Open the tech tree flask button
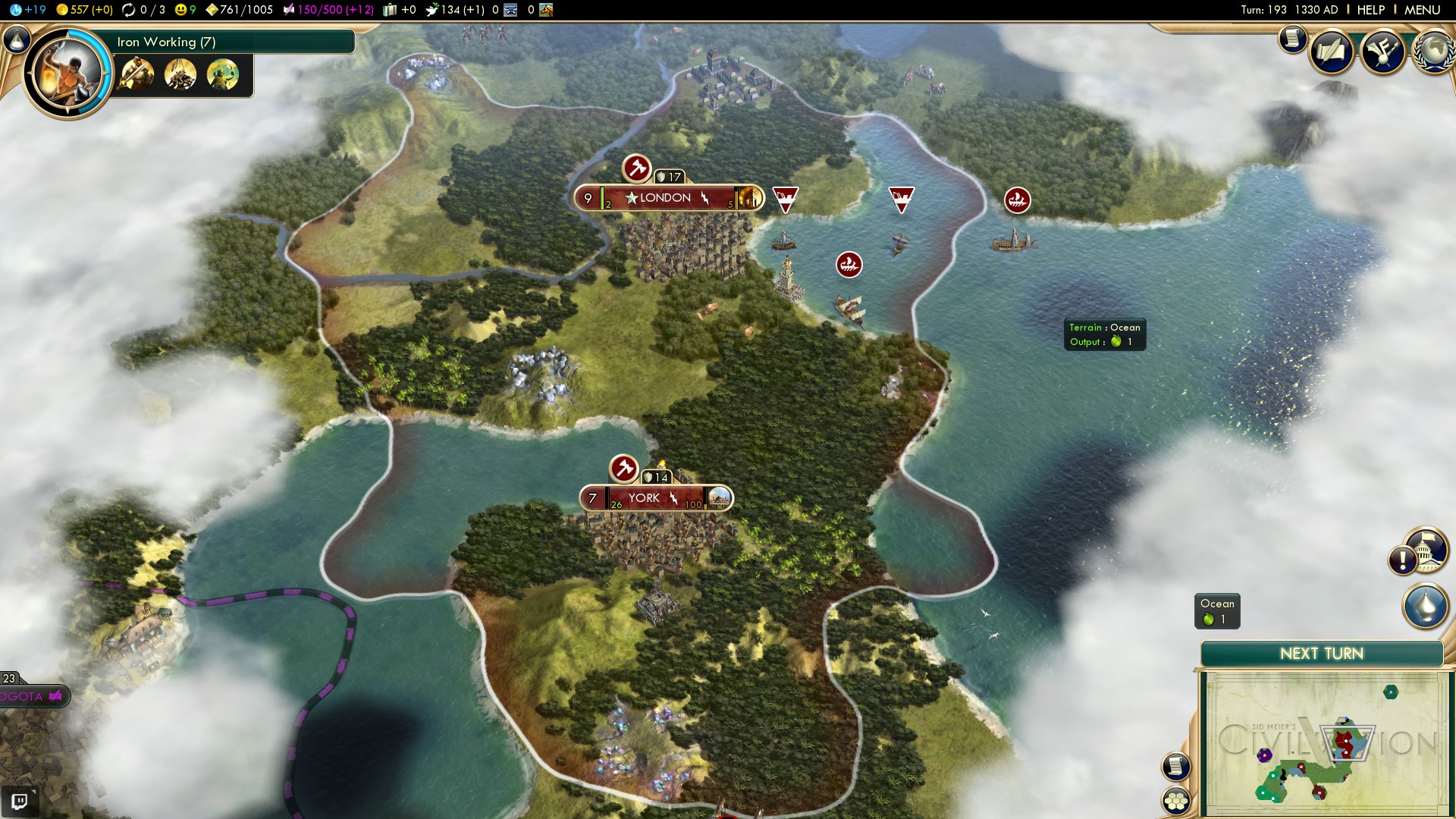Image resolution: width=1456 pixels, height=819 pixels. [x=17, y=39]
